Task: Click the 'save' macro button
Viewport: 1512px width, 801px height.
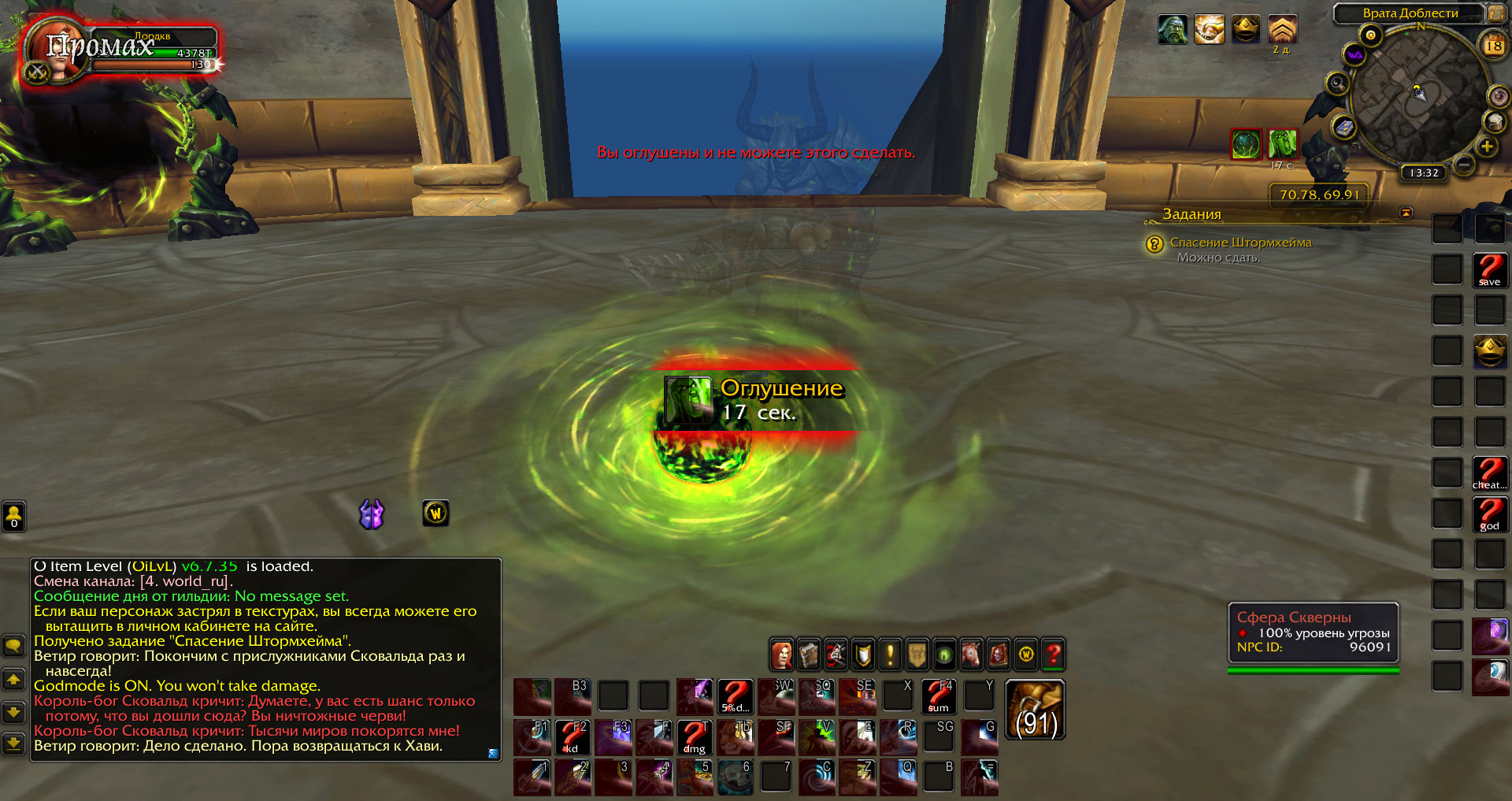Action: pyautogui.click(x=1489, y=269)
